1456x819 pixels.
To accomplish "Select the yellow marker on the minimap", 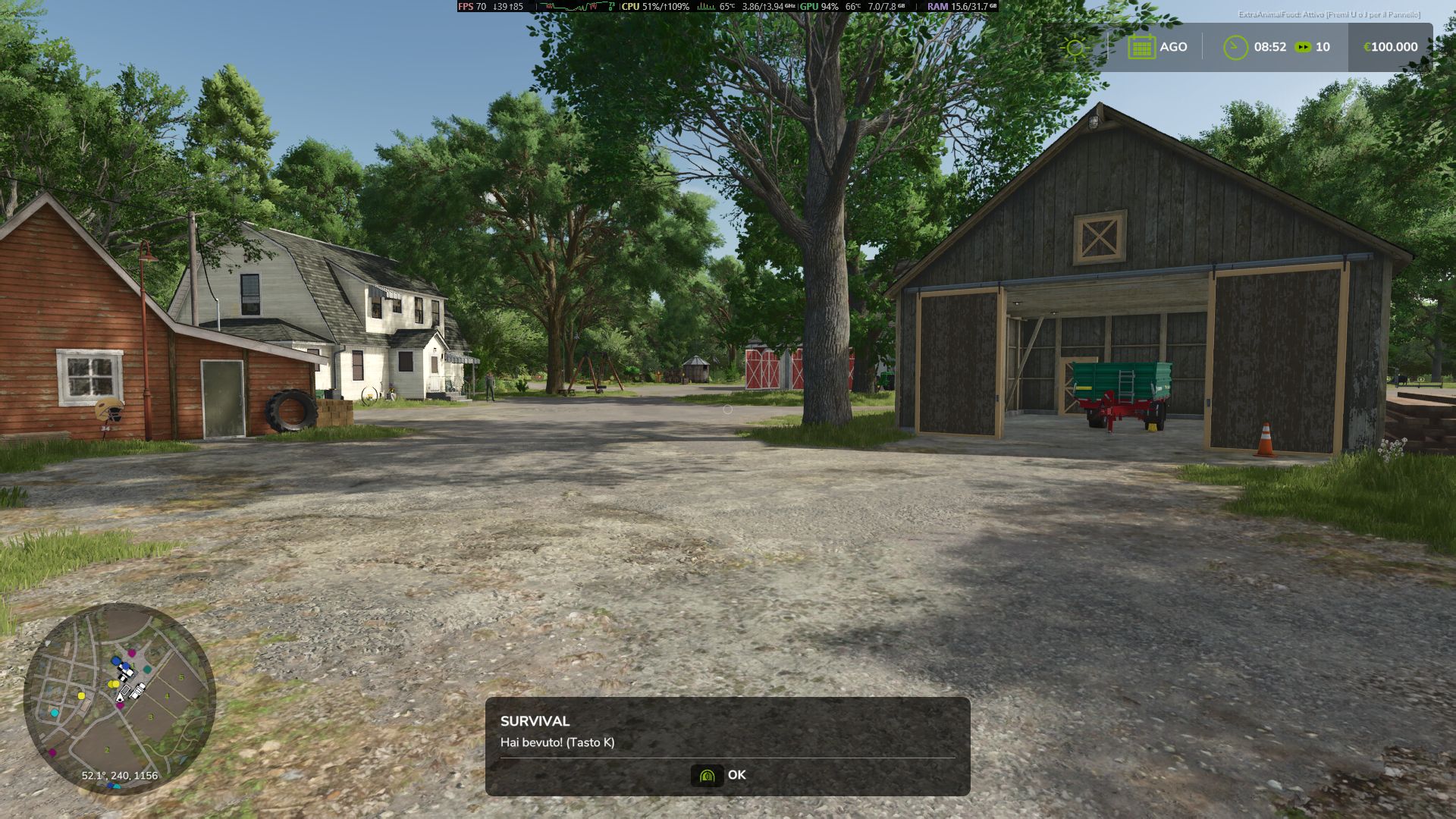I will (114, 684).
